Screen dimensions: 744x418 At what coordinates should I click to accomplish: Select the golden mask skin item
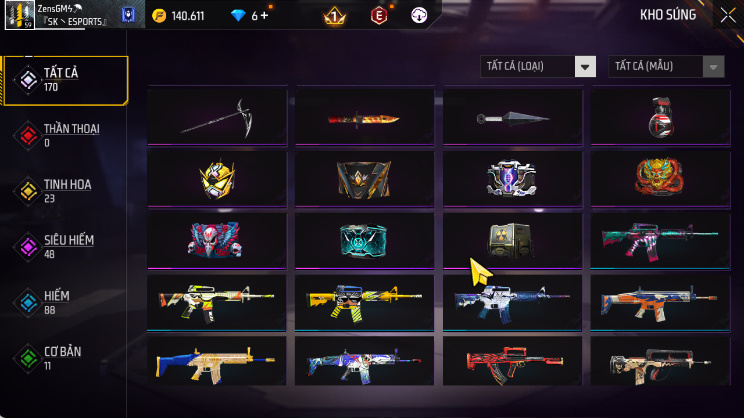coord(217,178)
